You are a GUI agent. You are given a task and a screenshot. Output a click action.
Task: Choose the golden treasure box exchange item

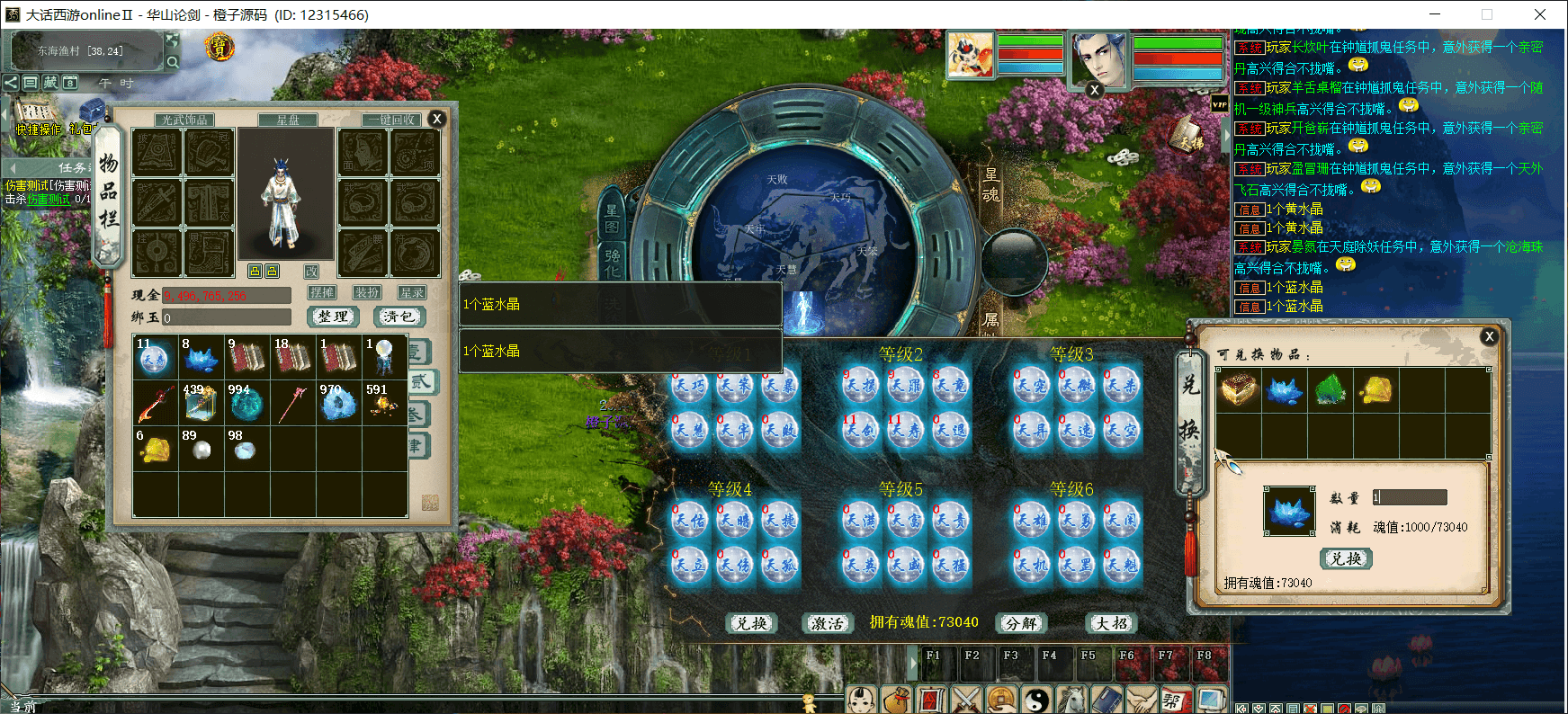[x=1239, y=390]
